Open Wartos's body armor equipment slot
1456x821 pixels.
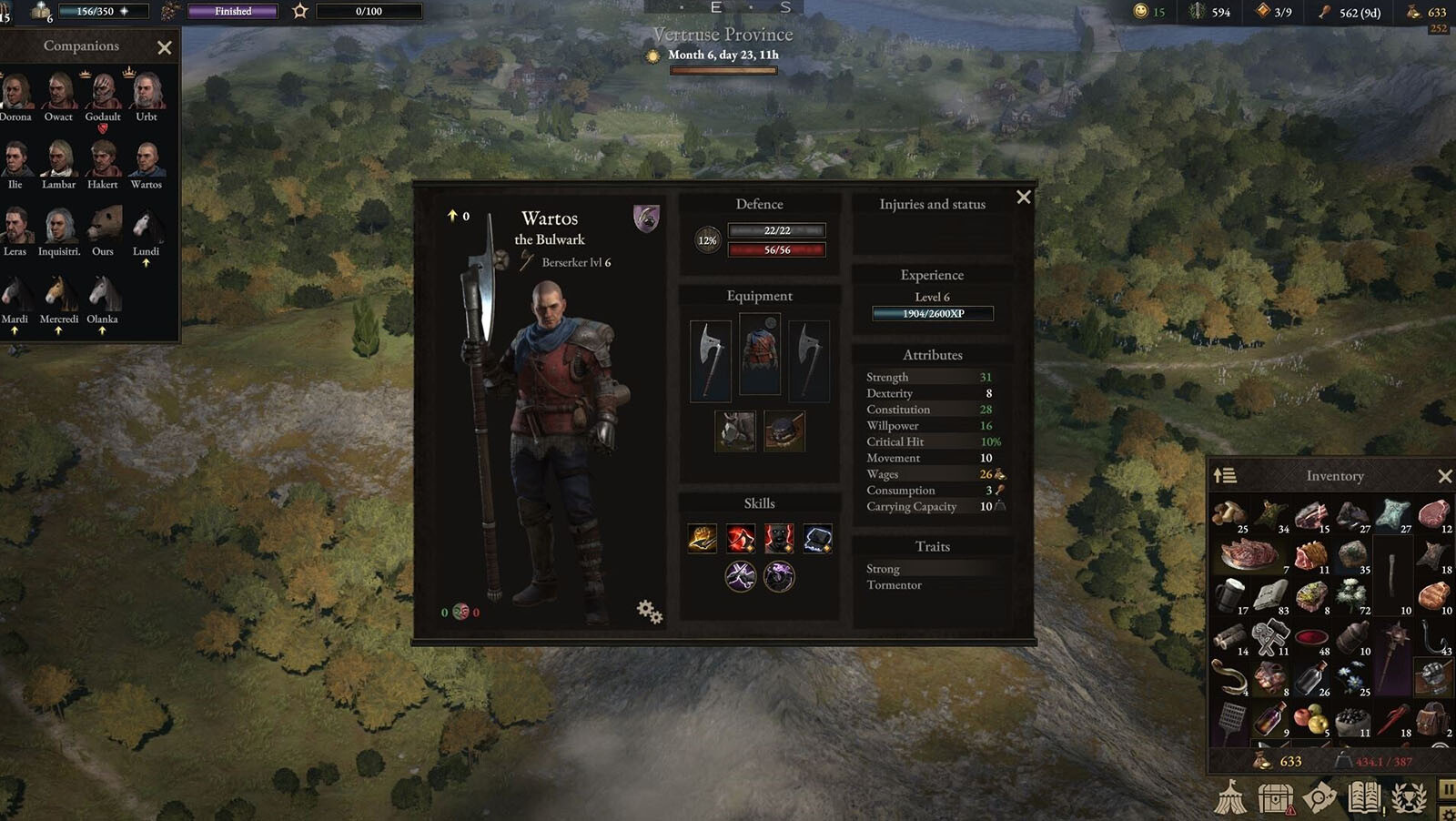[760, 354]
